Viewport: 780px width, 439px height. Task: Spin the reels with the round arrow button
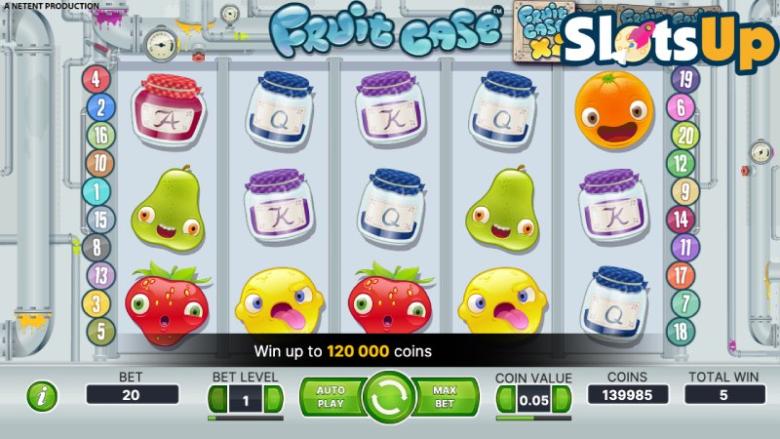[389, 397]
